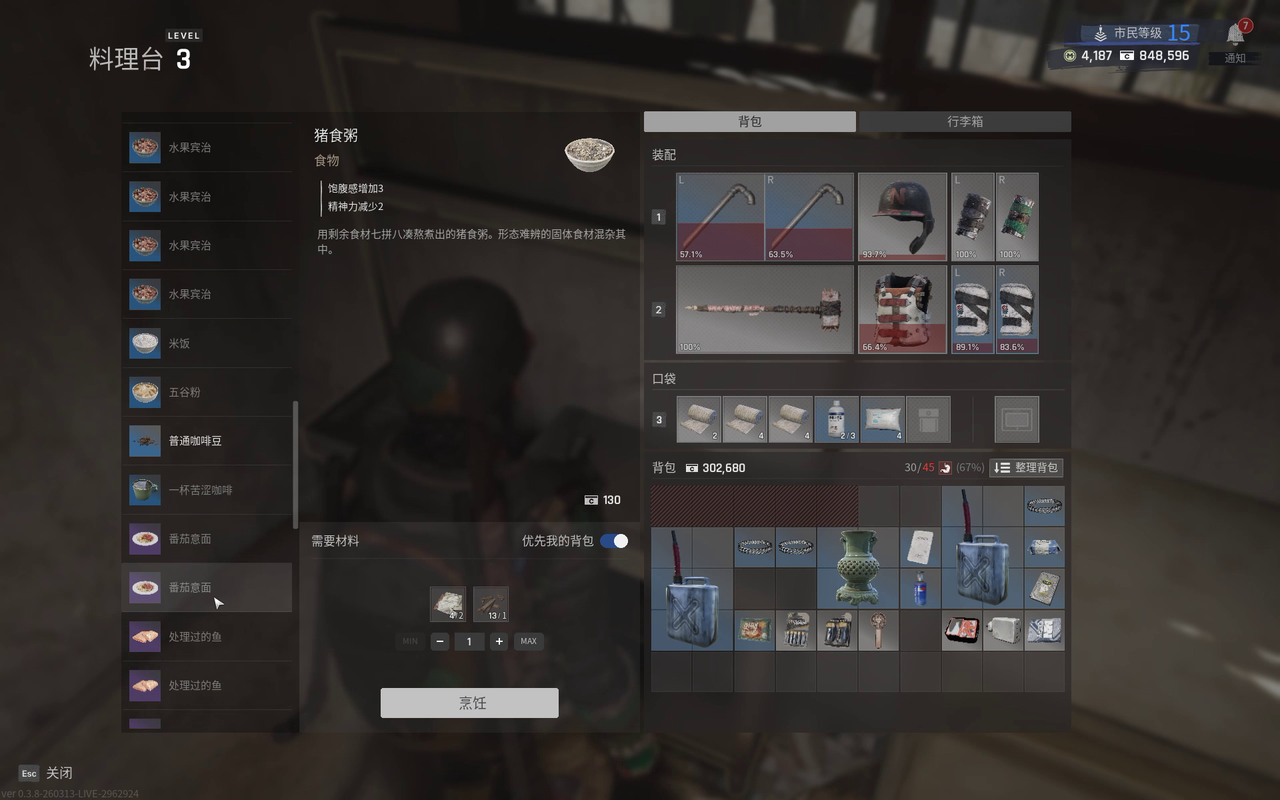Click the 整理背包 sort button

[x=1025, y=468]
